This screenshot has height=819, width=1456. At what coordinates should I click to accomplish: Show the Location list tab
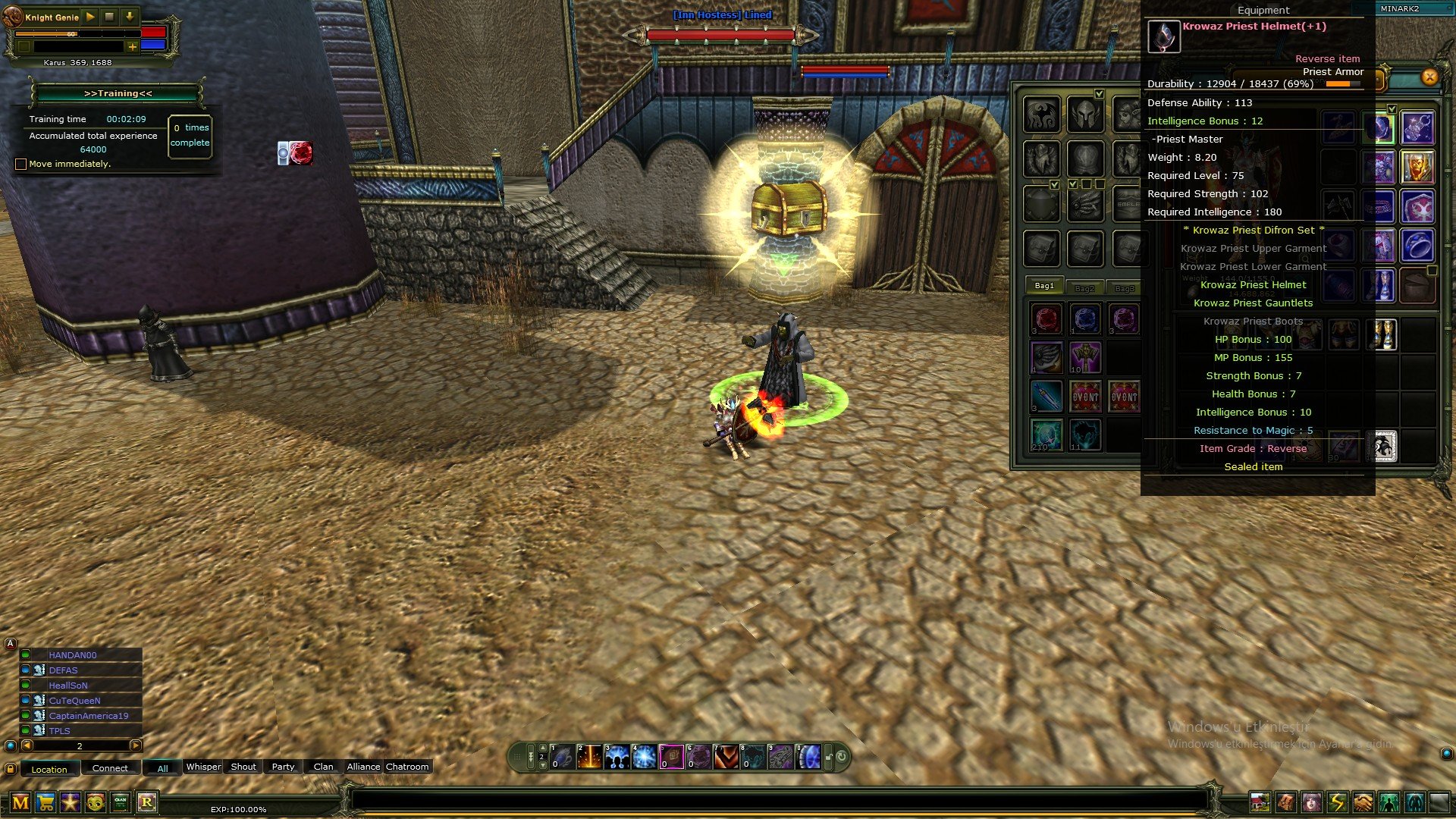(49, 769)
